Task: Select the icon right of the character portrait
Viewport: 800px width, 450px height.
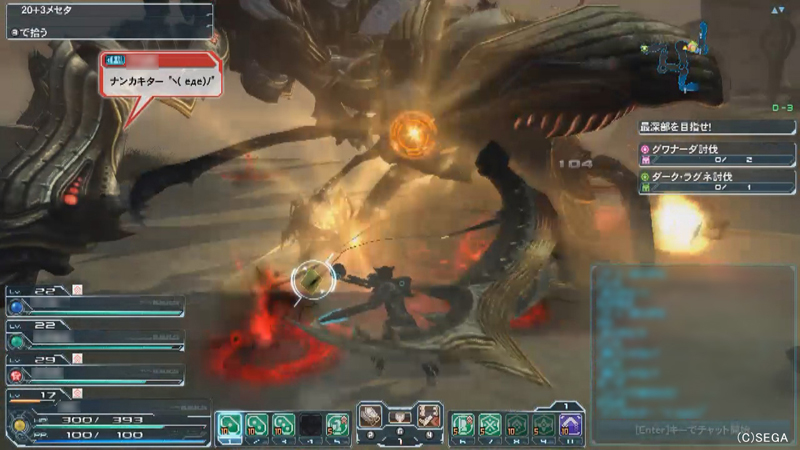Action: [429, 414]
